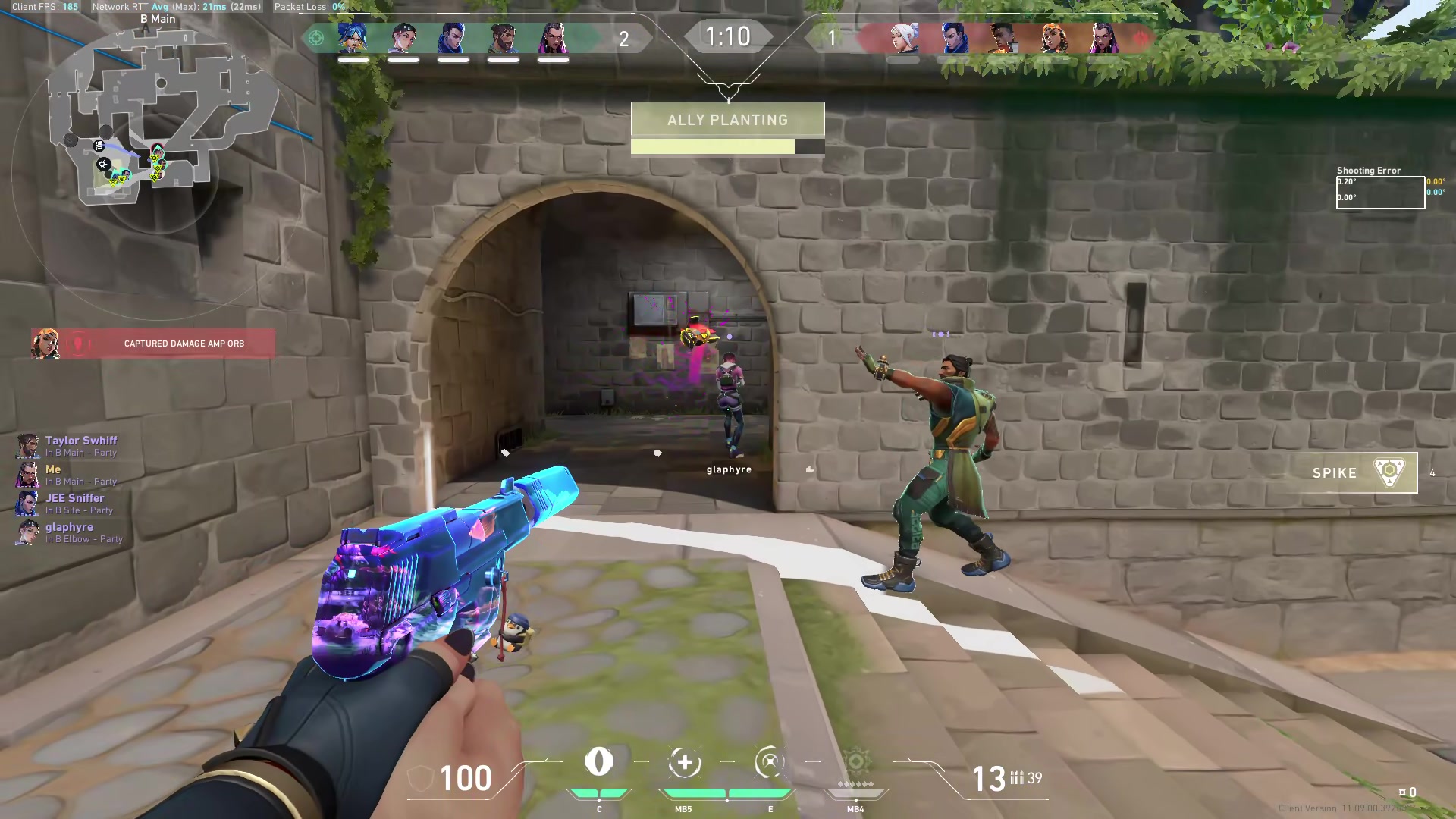Image resolution: width=1456 pixels, height=819 pixels.
Task: Select the oval orb ability above C
Action: [x=599, y=762]
